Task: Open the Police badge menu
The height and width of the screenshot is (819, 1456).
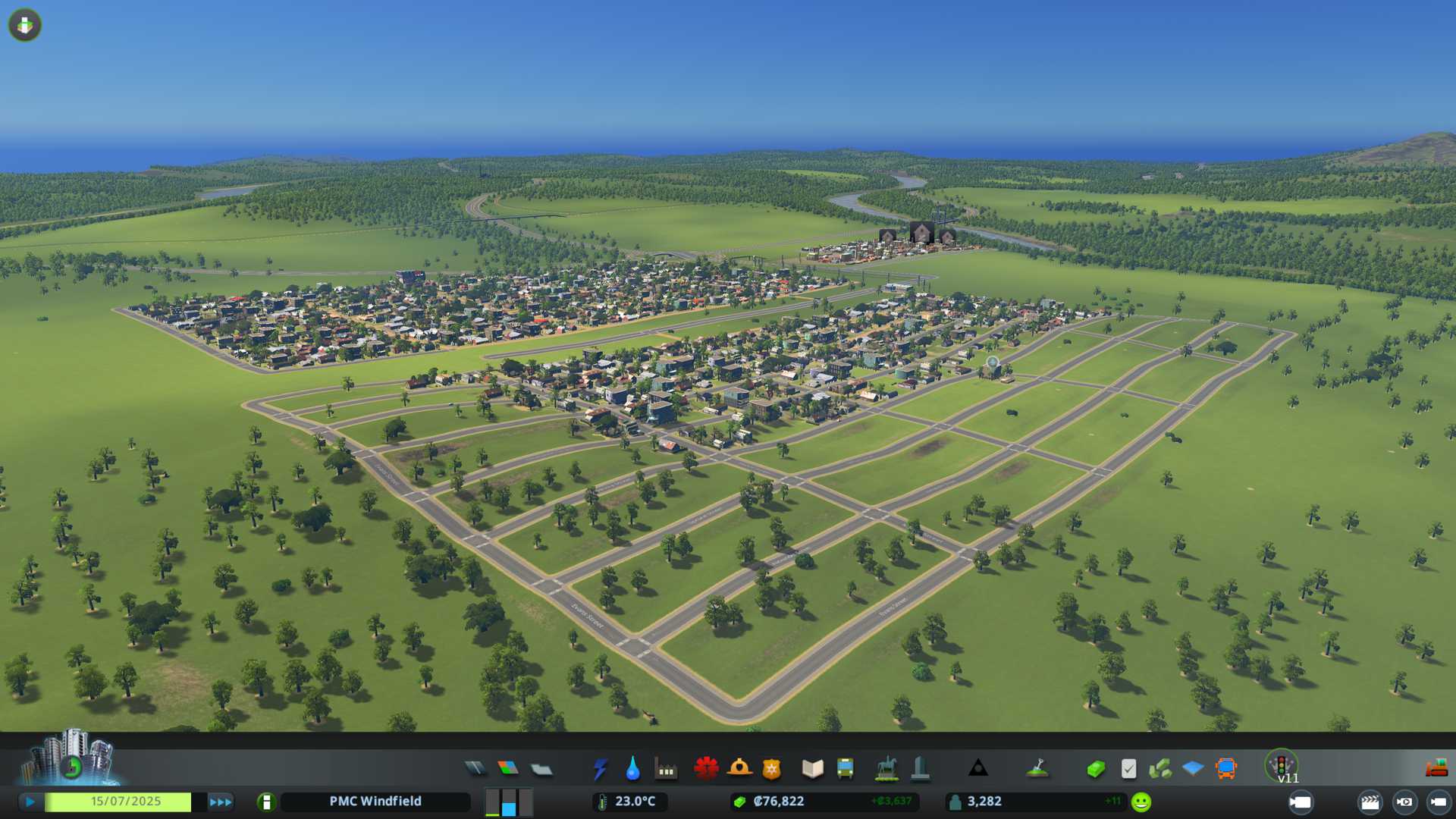Action: coord(771,769)
